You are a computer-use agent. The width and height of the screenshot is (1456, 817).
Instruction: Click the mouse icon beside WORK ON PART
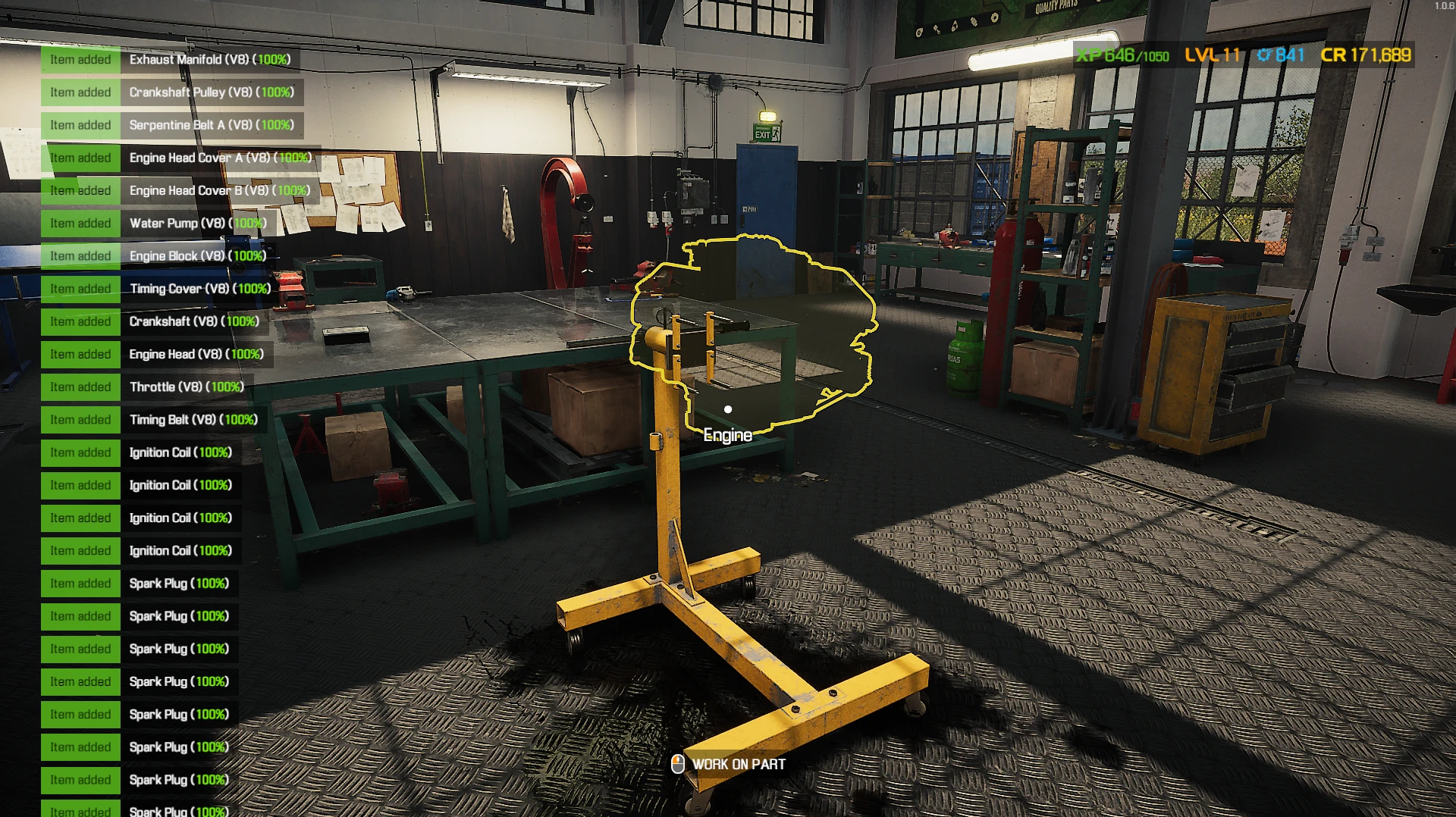point(677,765)
